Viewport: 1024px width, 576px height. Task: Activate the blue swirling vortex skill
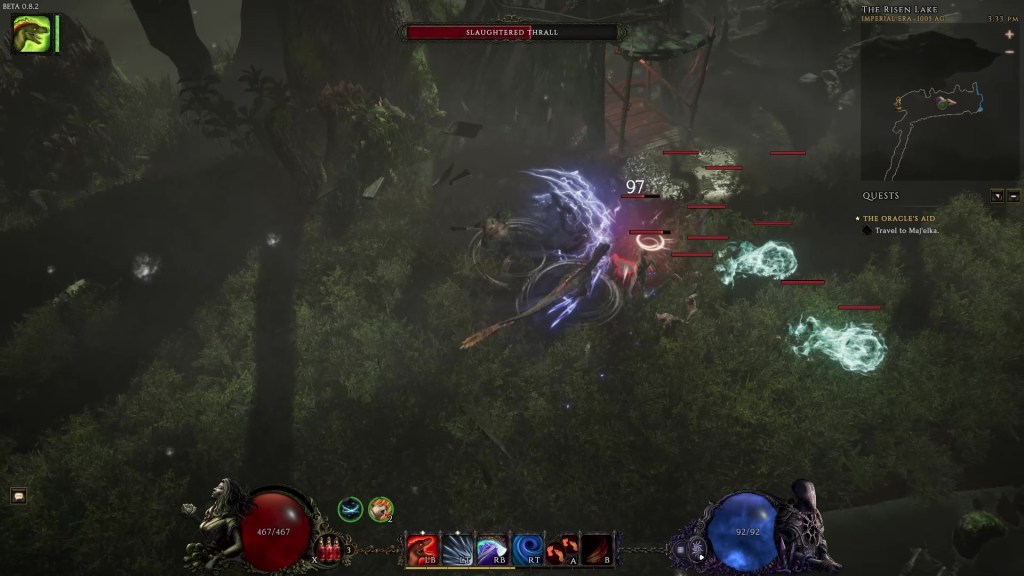pos(527,549)
